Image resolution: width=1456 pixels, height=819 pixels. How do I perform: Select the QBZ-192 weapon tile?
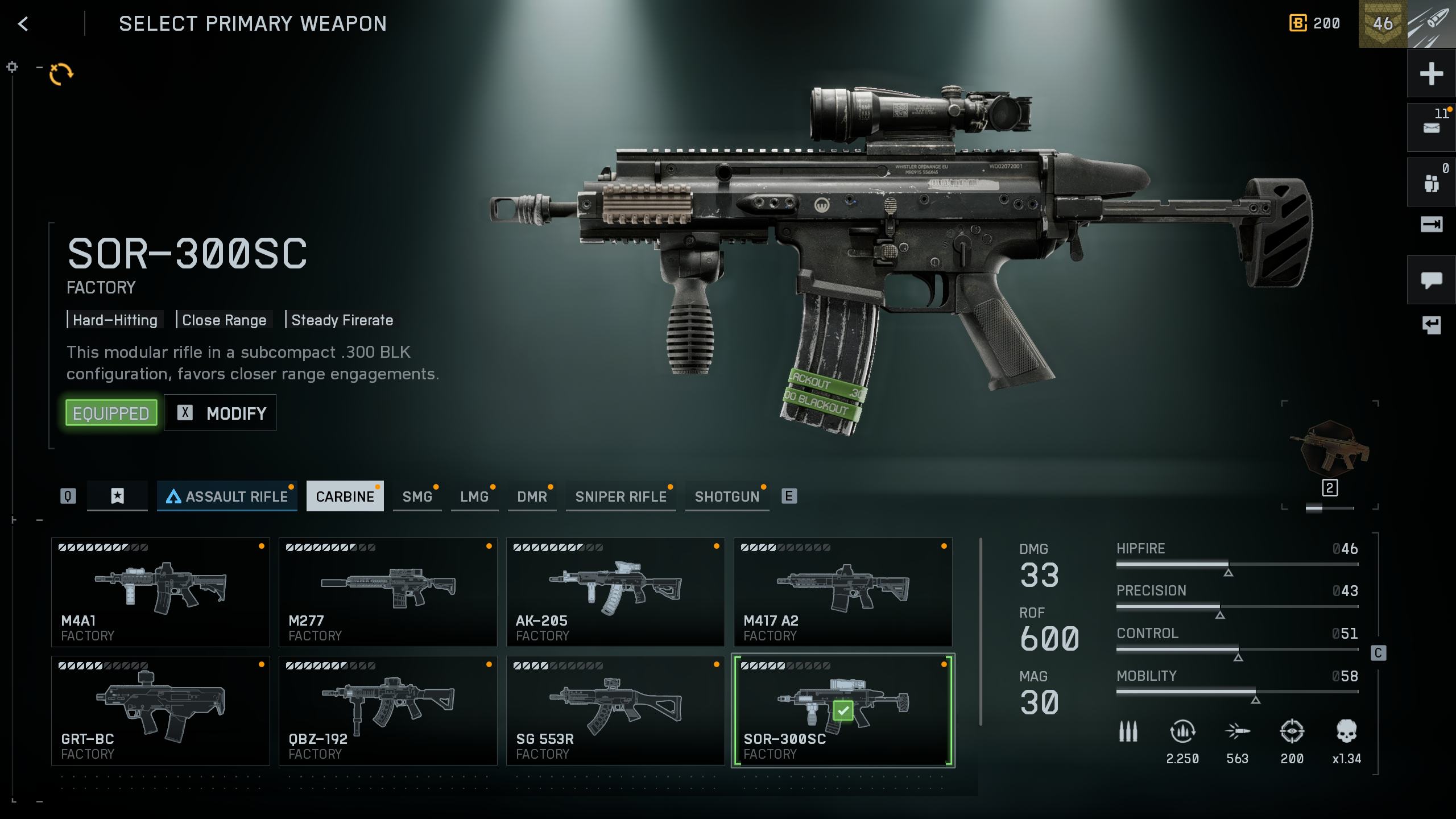(x=388, y=710)
